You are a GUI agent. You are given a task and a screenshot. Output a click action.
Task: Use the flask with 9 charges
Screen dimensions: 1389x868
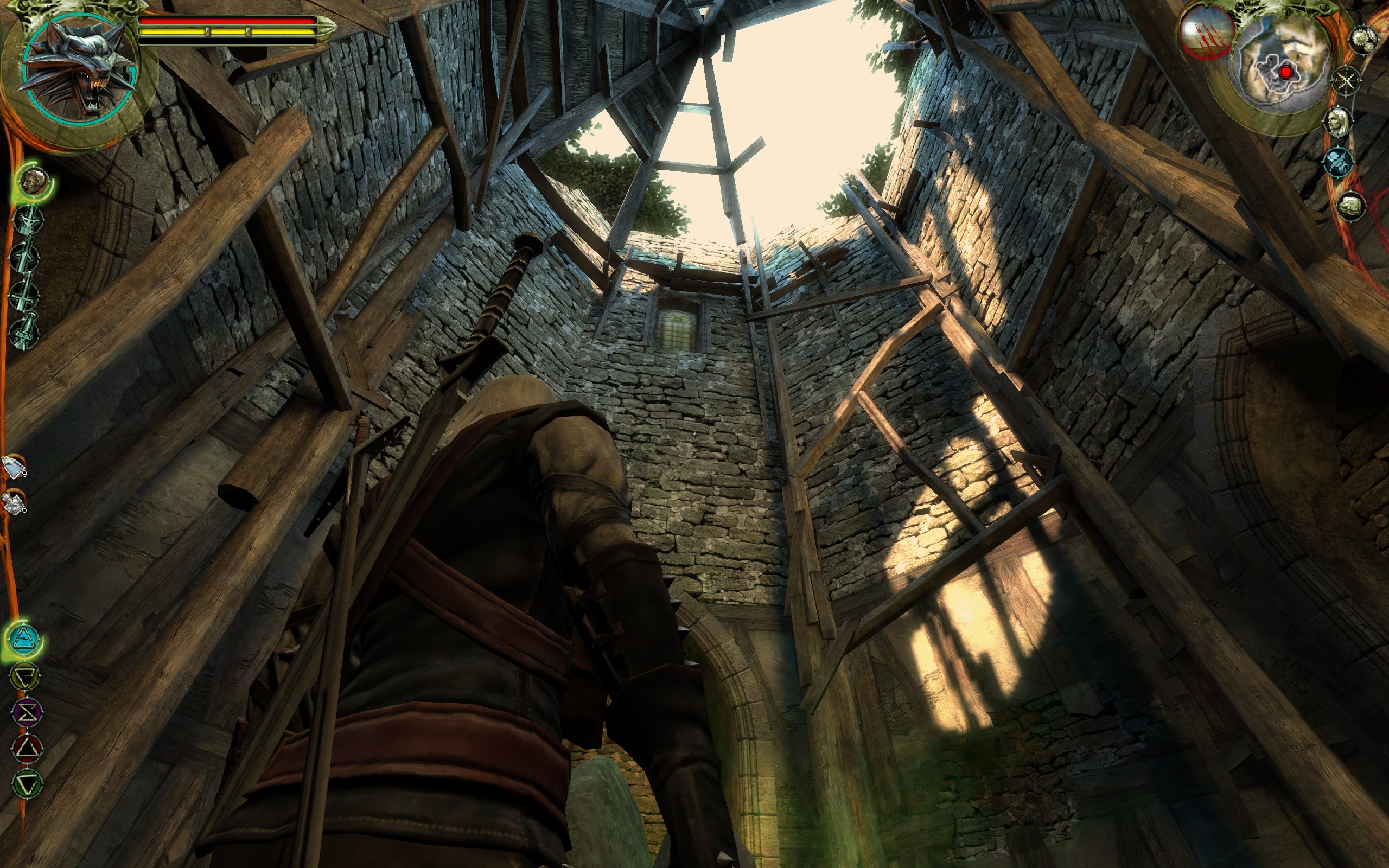click(14, 467)
